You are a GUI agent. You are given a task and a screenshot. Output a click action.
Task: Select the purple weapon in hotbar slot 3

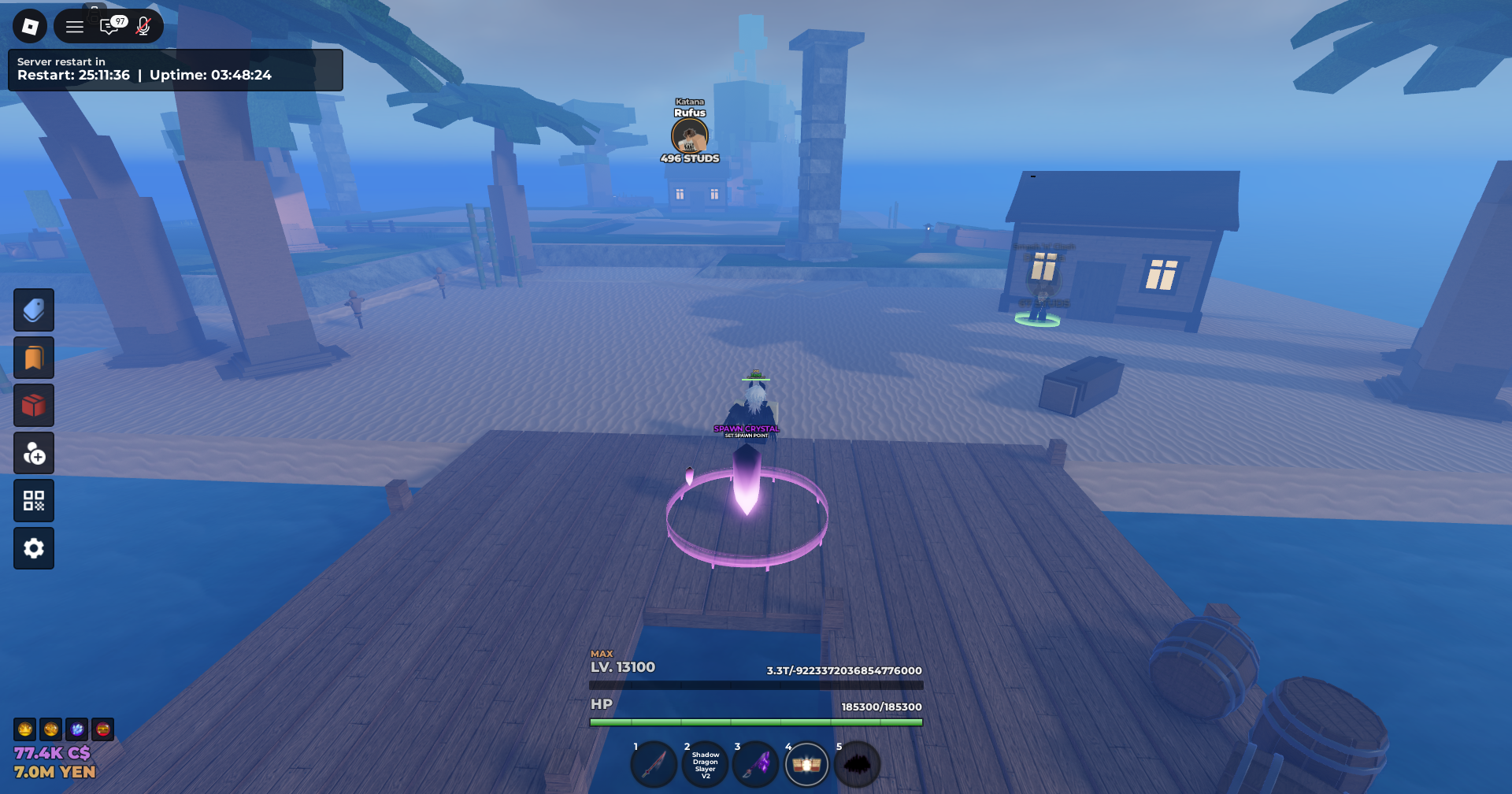[756, 763]
